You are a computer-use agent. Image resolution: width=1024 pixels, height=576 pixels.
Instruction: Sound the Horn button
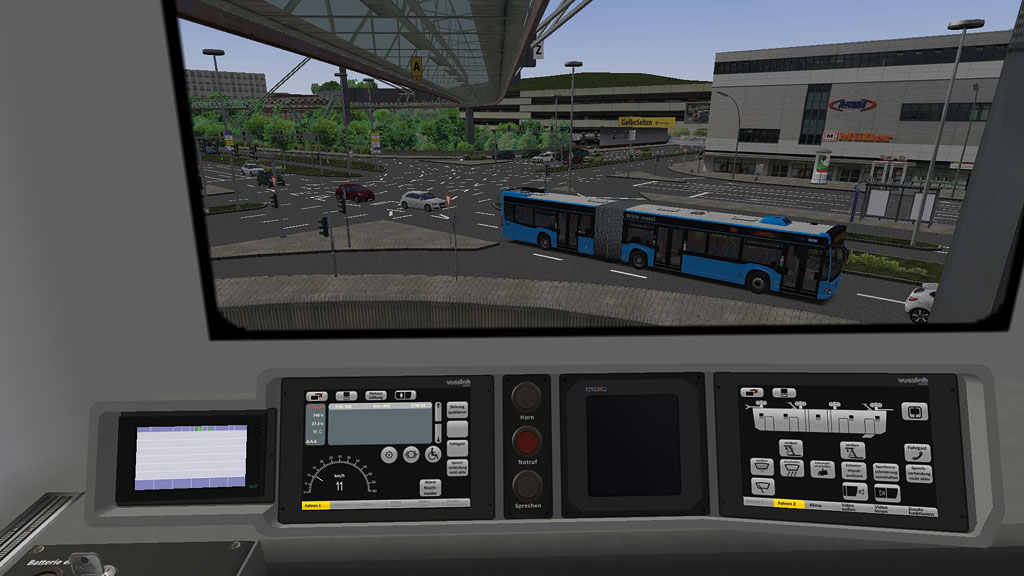(x=526, y=397)
